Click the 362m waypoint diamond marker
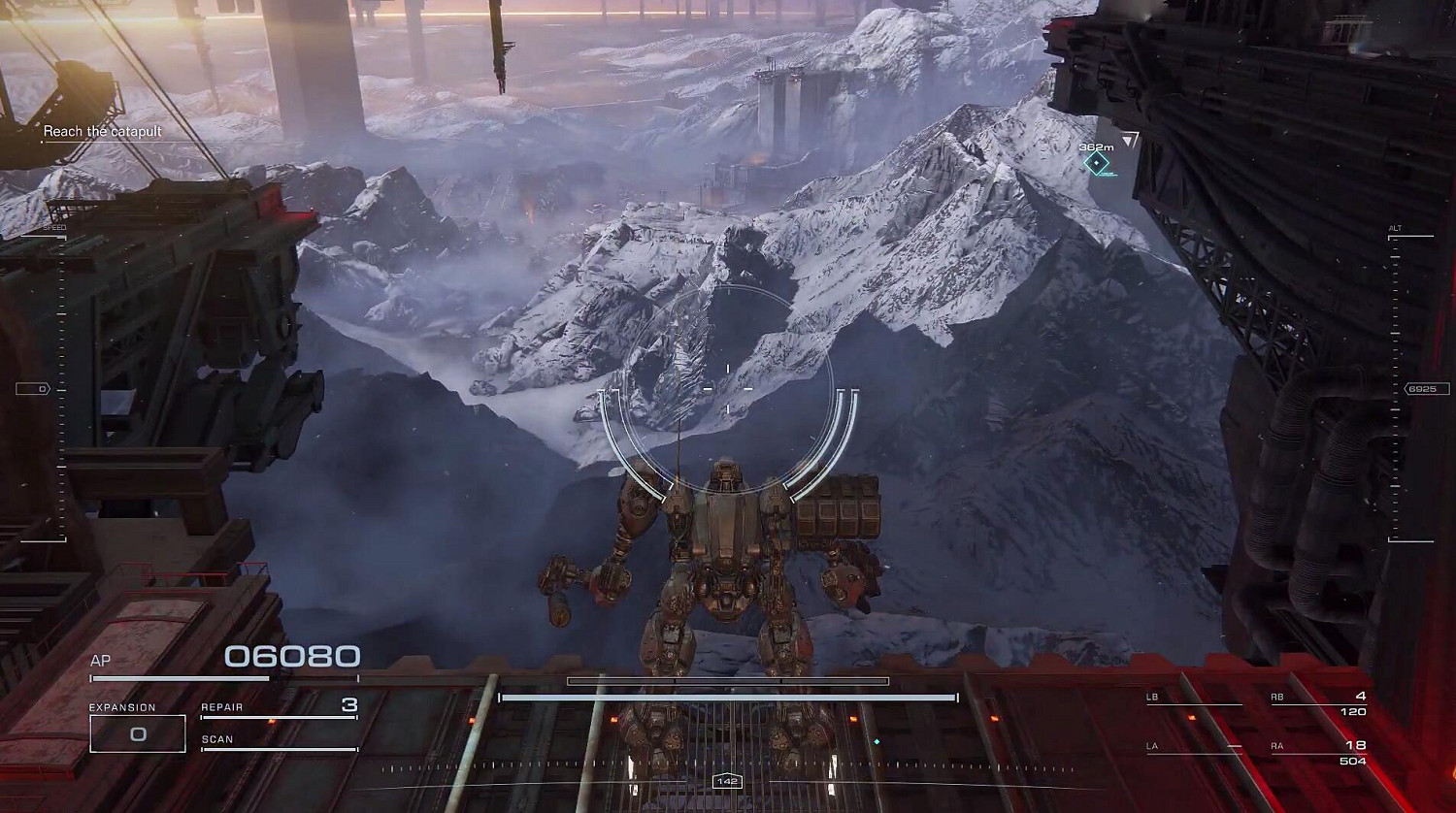1456x813 pixels. click(1097, 163)
